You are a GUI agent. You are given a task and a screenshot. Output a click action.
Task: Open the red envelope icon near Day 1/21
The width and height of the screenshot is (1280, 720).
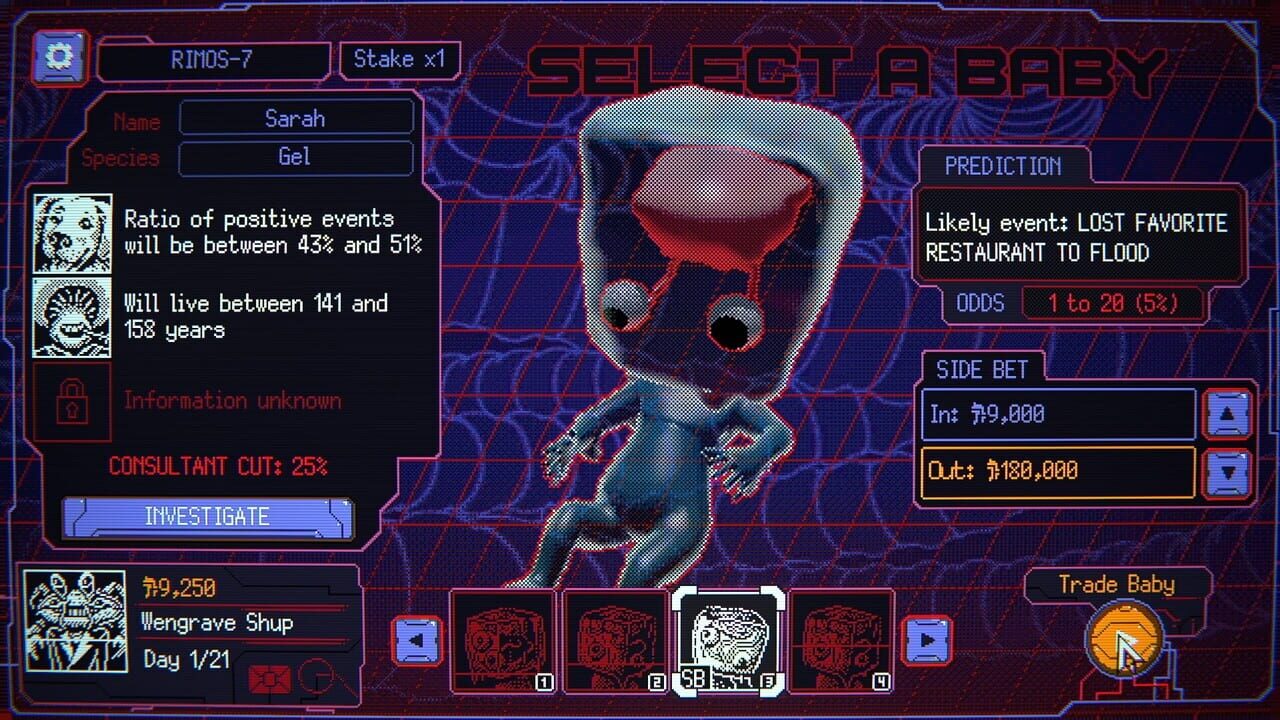coord(270,678)
